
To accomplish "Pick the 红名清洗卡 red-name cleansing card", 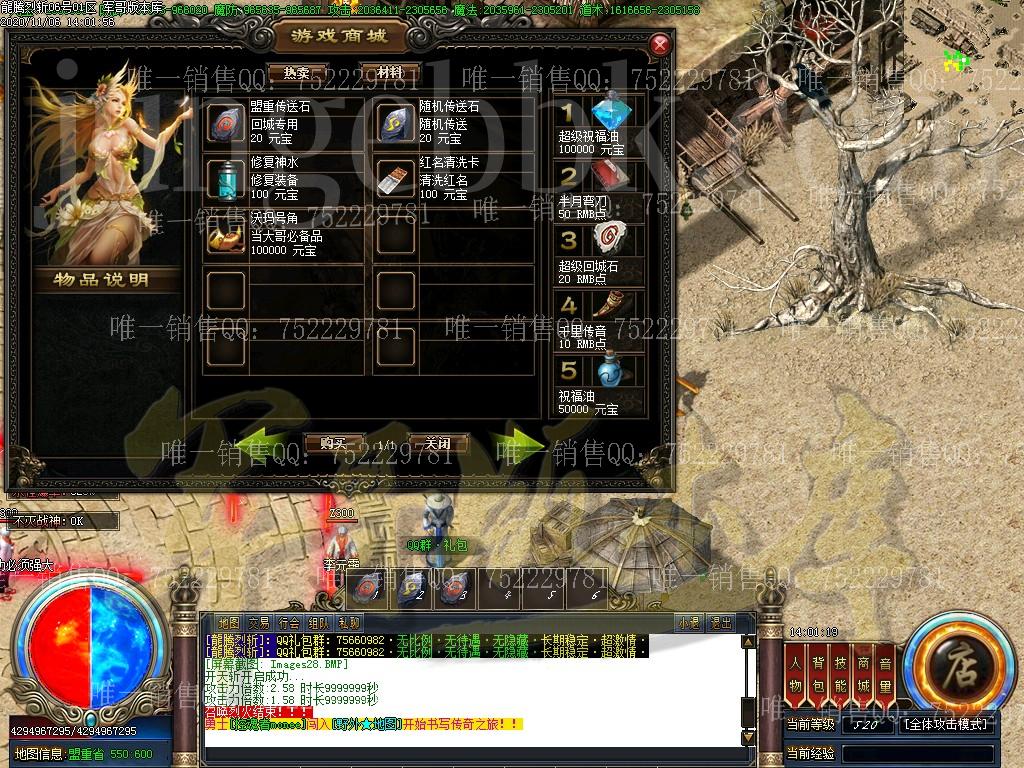I will [x=396, y=179].
